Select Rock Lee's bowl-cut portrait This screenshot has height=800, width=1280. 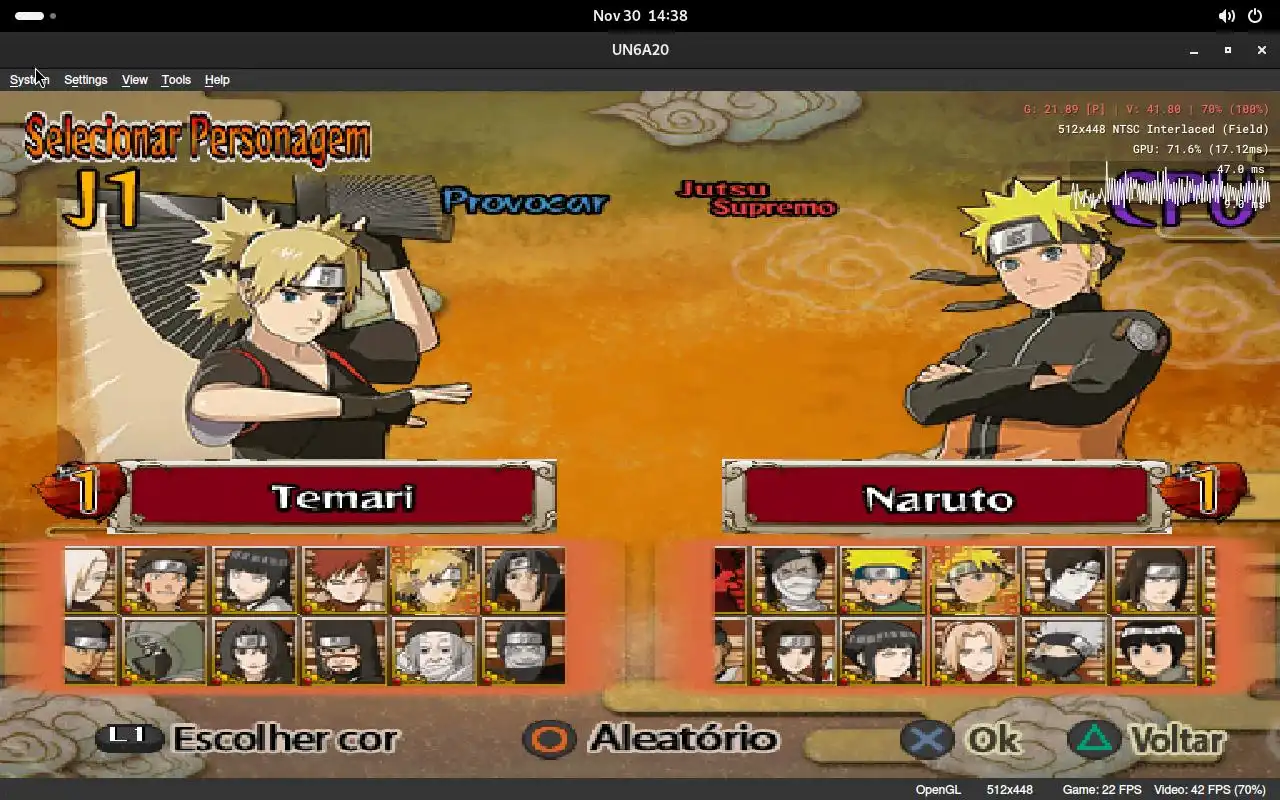pos(1153,650)
